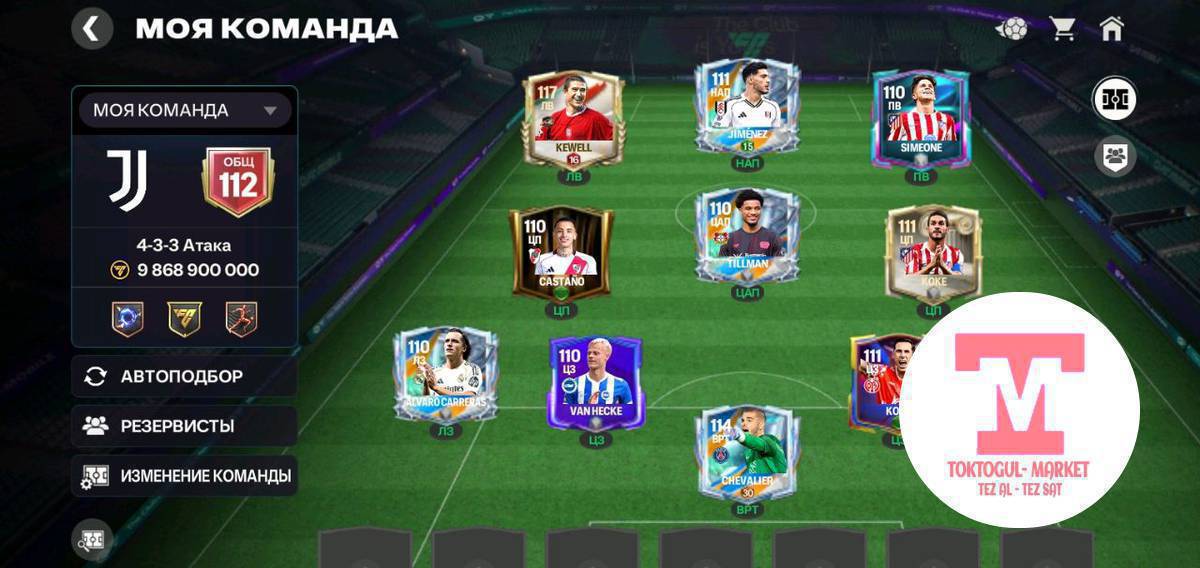Pick the Koke midfielder card
1200x568 pixels.
pos(927,253)
